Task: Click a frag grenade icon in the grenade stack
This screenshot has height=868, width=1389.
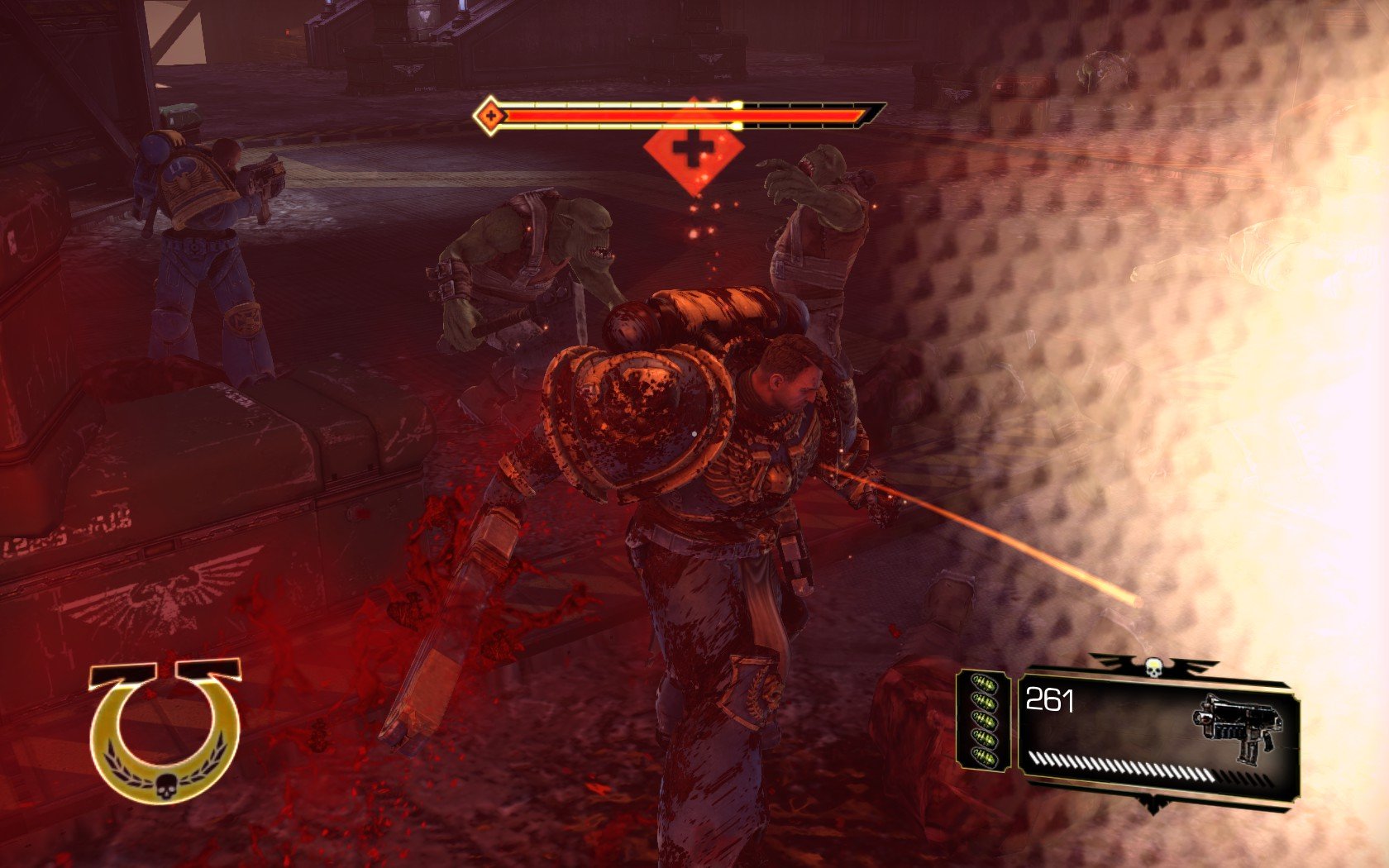Action: pyautogui.click(x=984, y=718)
